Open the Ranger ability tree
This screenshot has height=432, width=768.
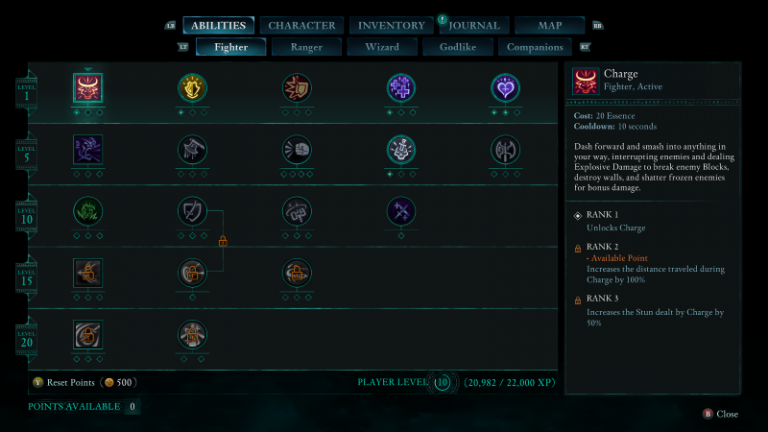306,47
